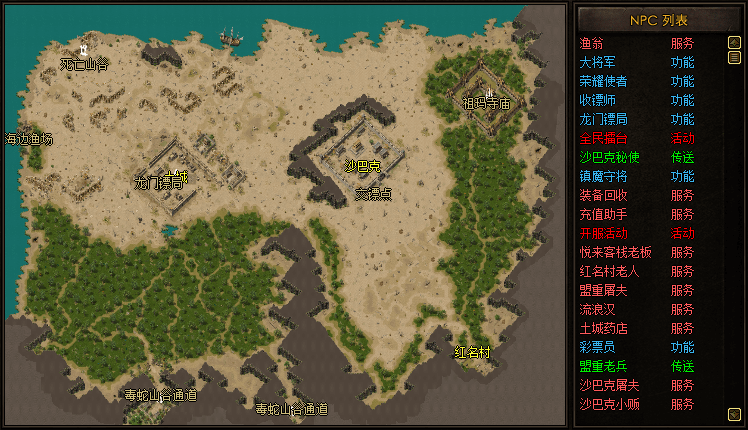Select the 盟重老兵 teleport entry
Viewport: 748px width, 430px height.
point(604,366)
